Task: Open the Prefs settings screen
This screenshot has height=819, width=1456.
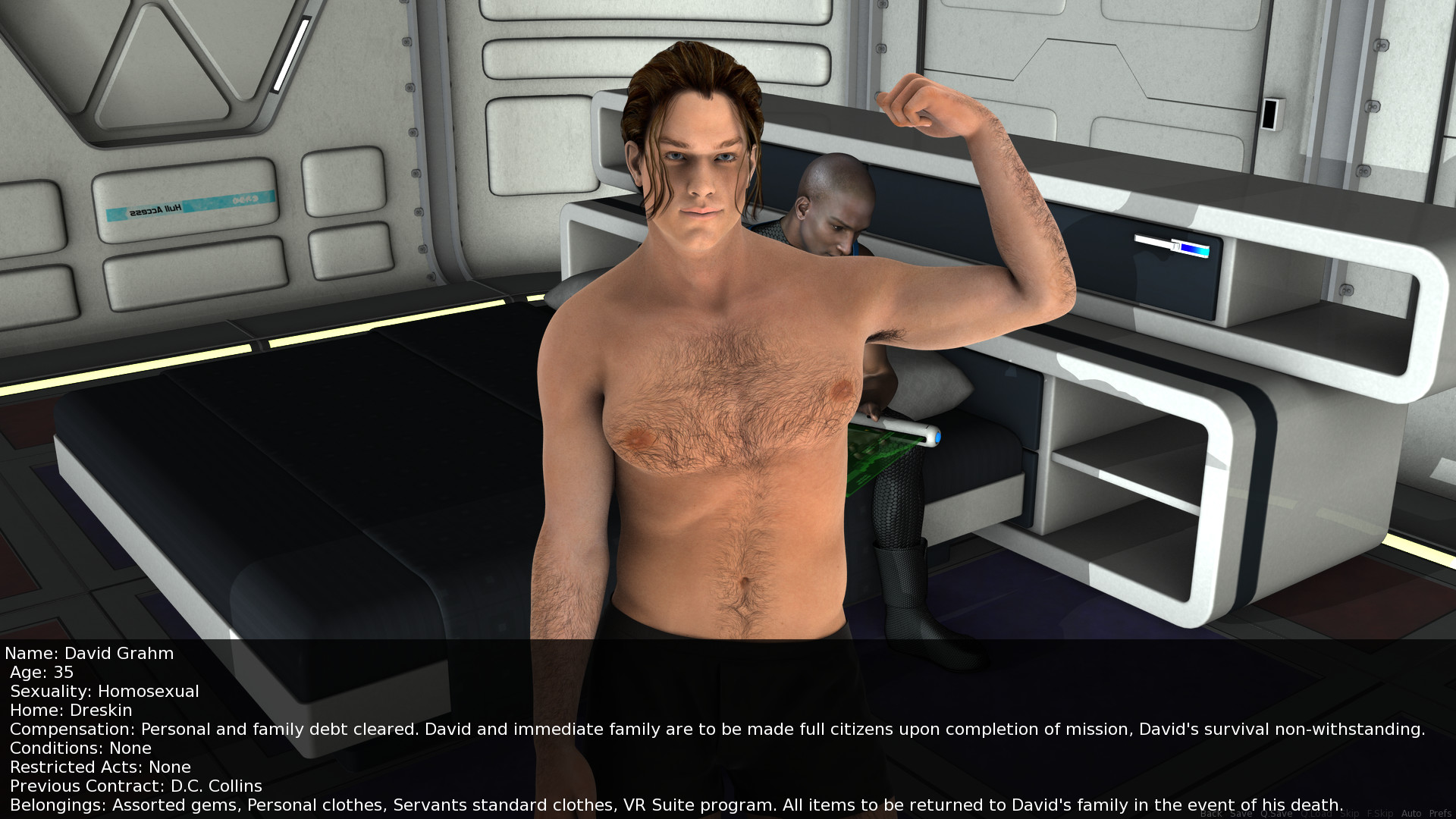Action: click(1440, 813)
